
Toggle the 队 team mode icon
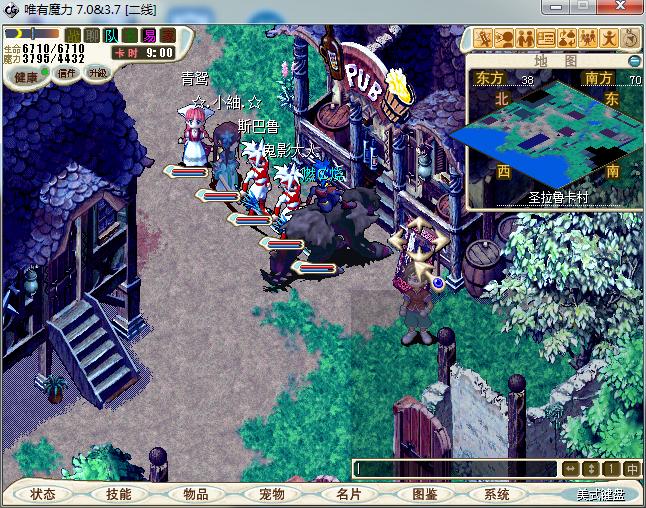click(x=110, y=36)
